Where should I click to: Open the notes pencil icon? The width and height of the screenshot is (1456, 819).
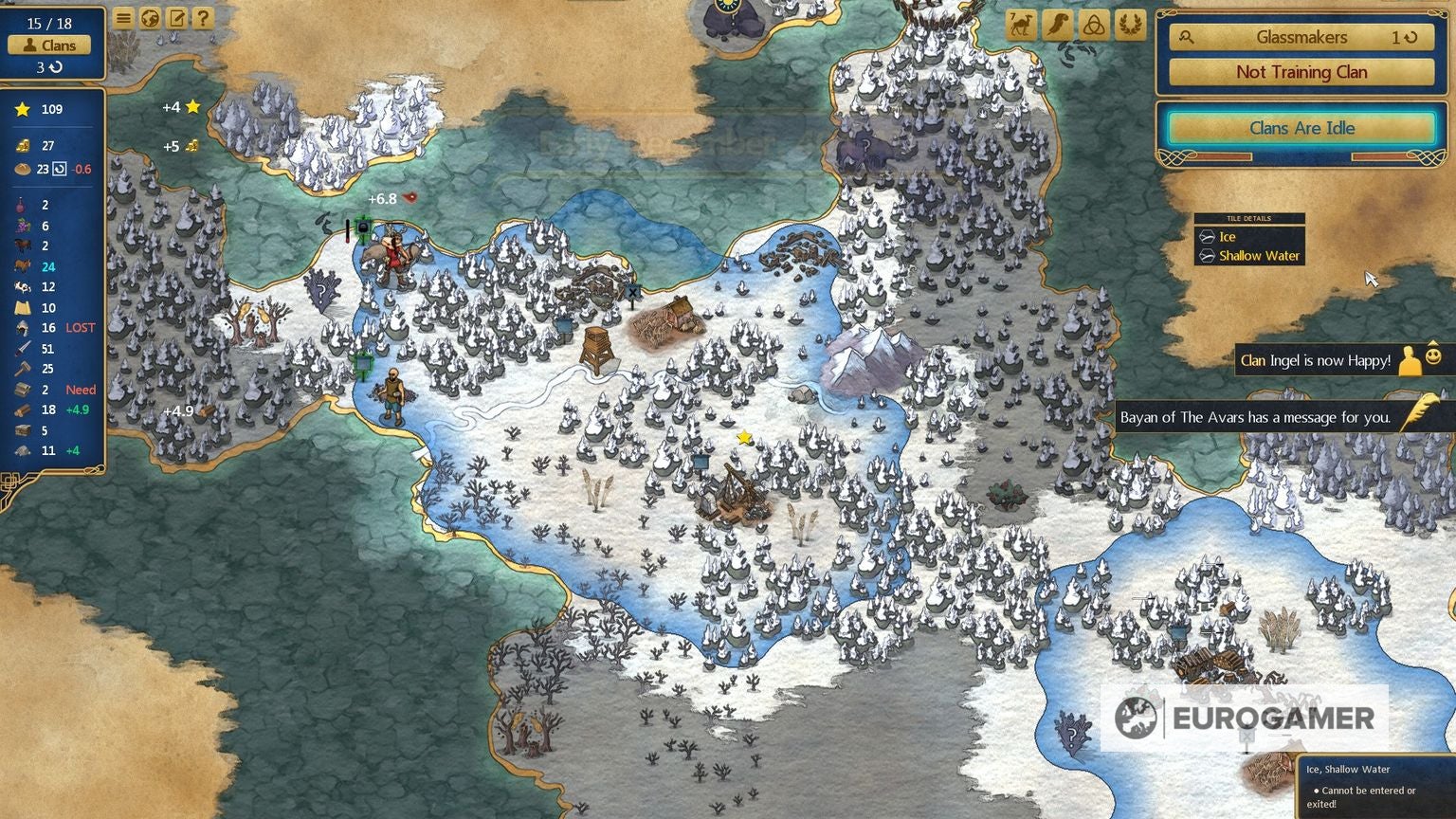pyautogui.click(x=176, y=18)
